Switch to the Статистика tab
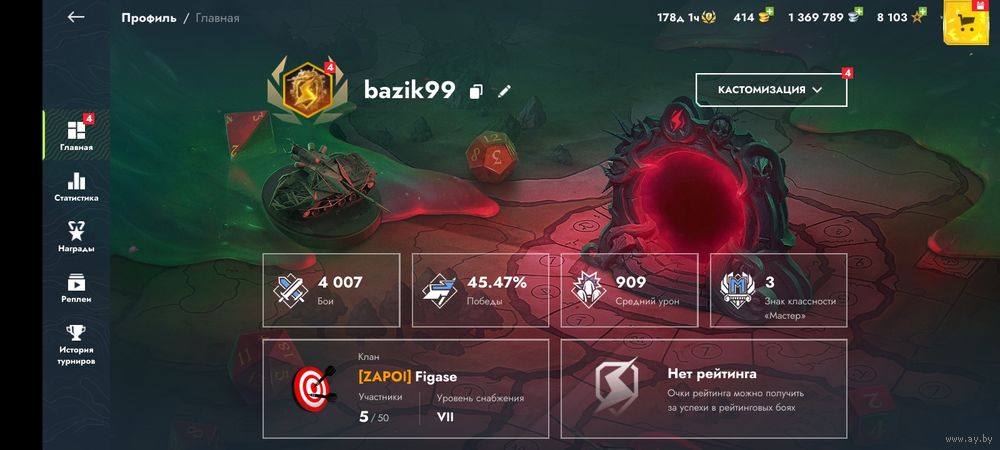Image resolution: width=1000 pixels, height=450 pixels. tap(76, 187)
